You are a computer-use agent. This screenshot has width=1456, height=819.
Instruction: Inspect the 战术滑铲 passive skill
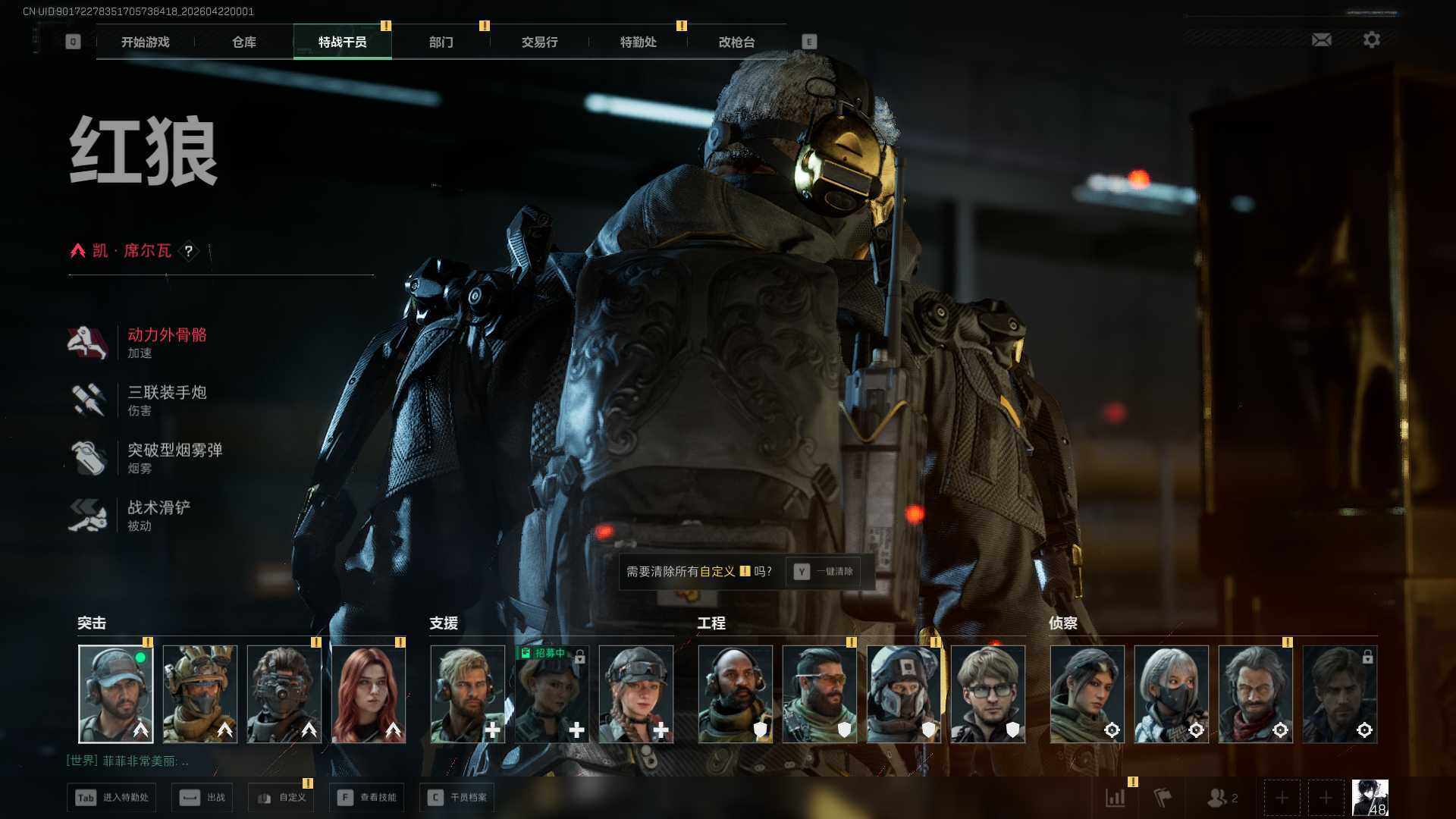[x=158, y=515]
